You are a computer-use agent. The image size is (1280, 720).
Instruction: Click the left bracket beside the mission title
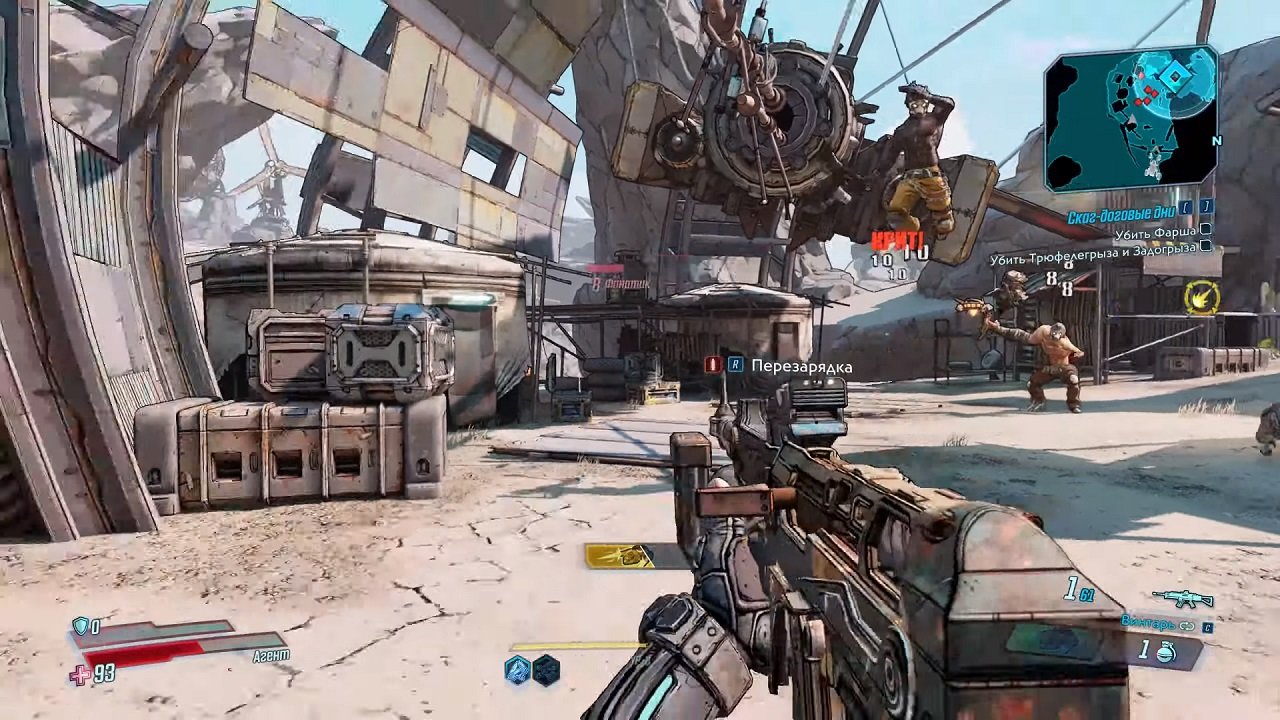pyautogui.click(x=1185, y=208)
